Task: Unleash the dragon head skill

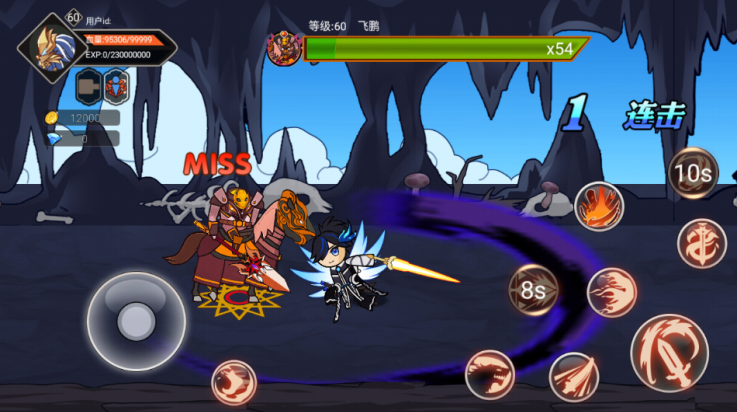Action: [489, 374]
